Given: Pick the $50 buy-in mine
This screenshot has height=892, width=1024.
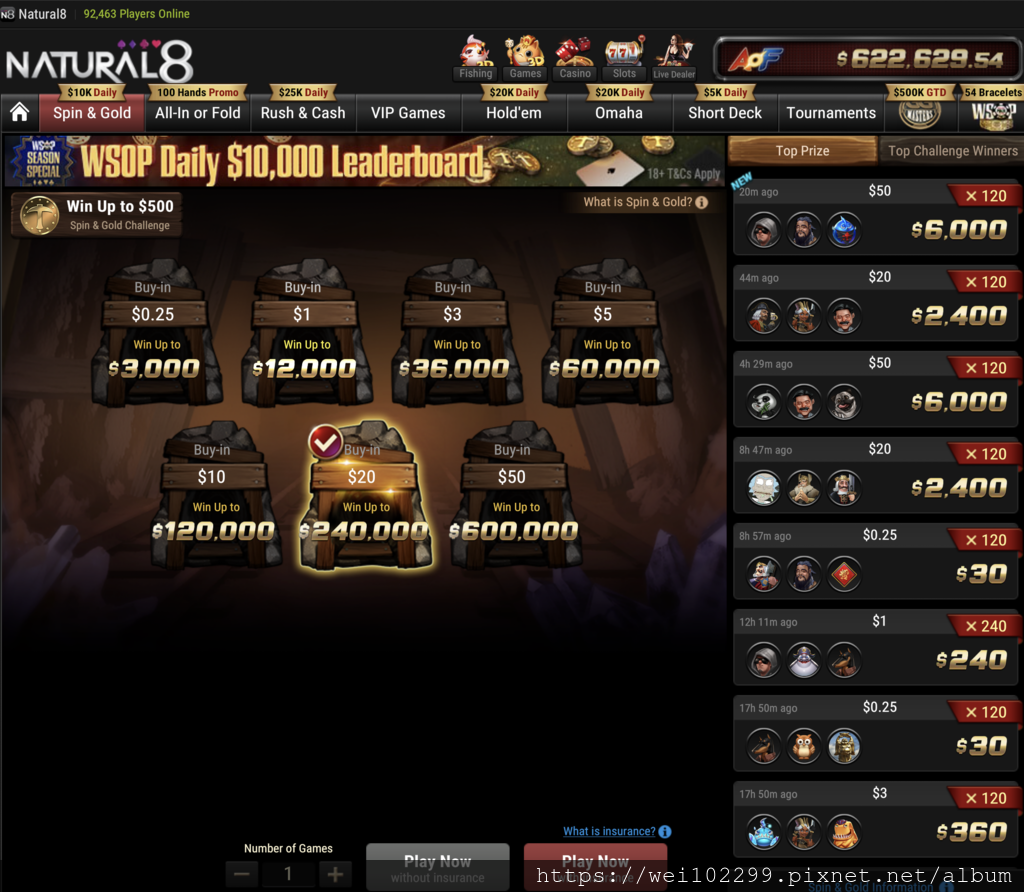Looking at the screenshot, I should [512, 497].
